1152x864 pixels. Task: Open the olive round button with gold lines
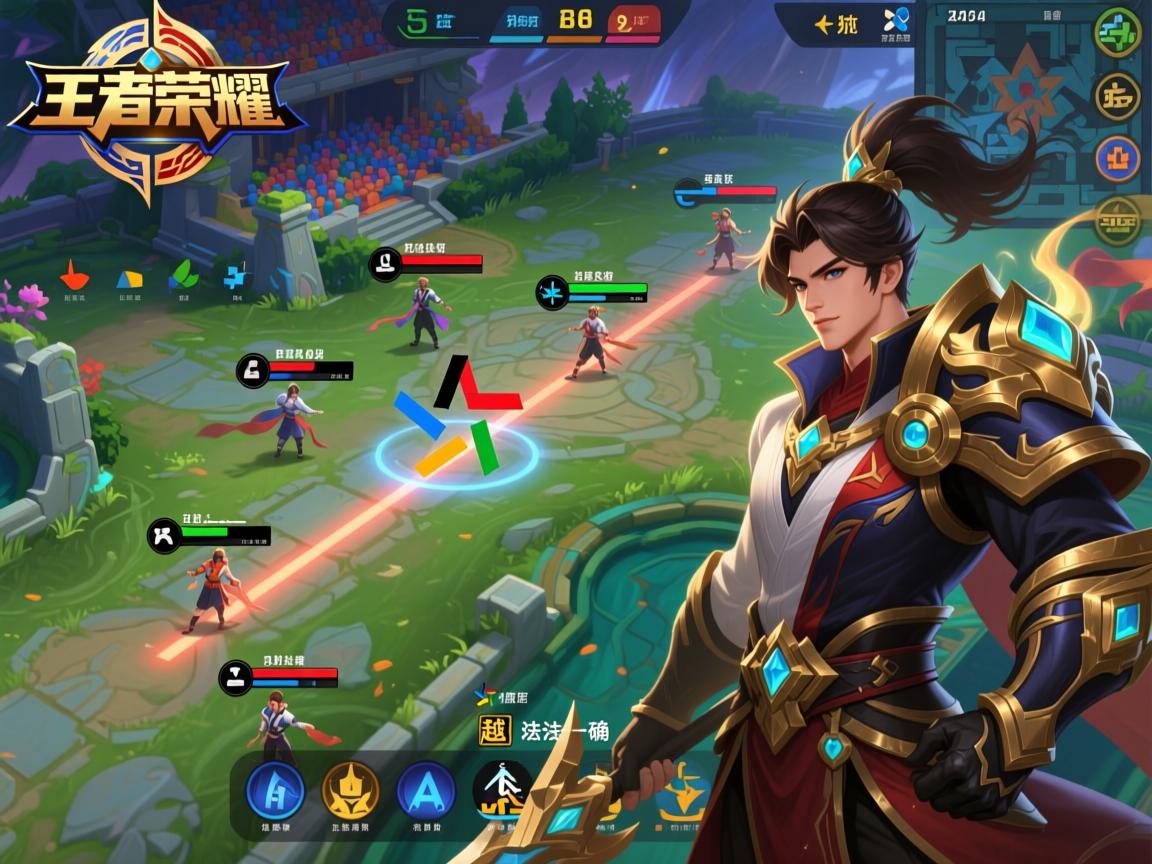pyautogui.click(x=1118, y=221)
